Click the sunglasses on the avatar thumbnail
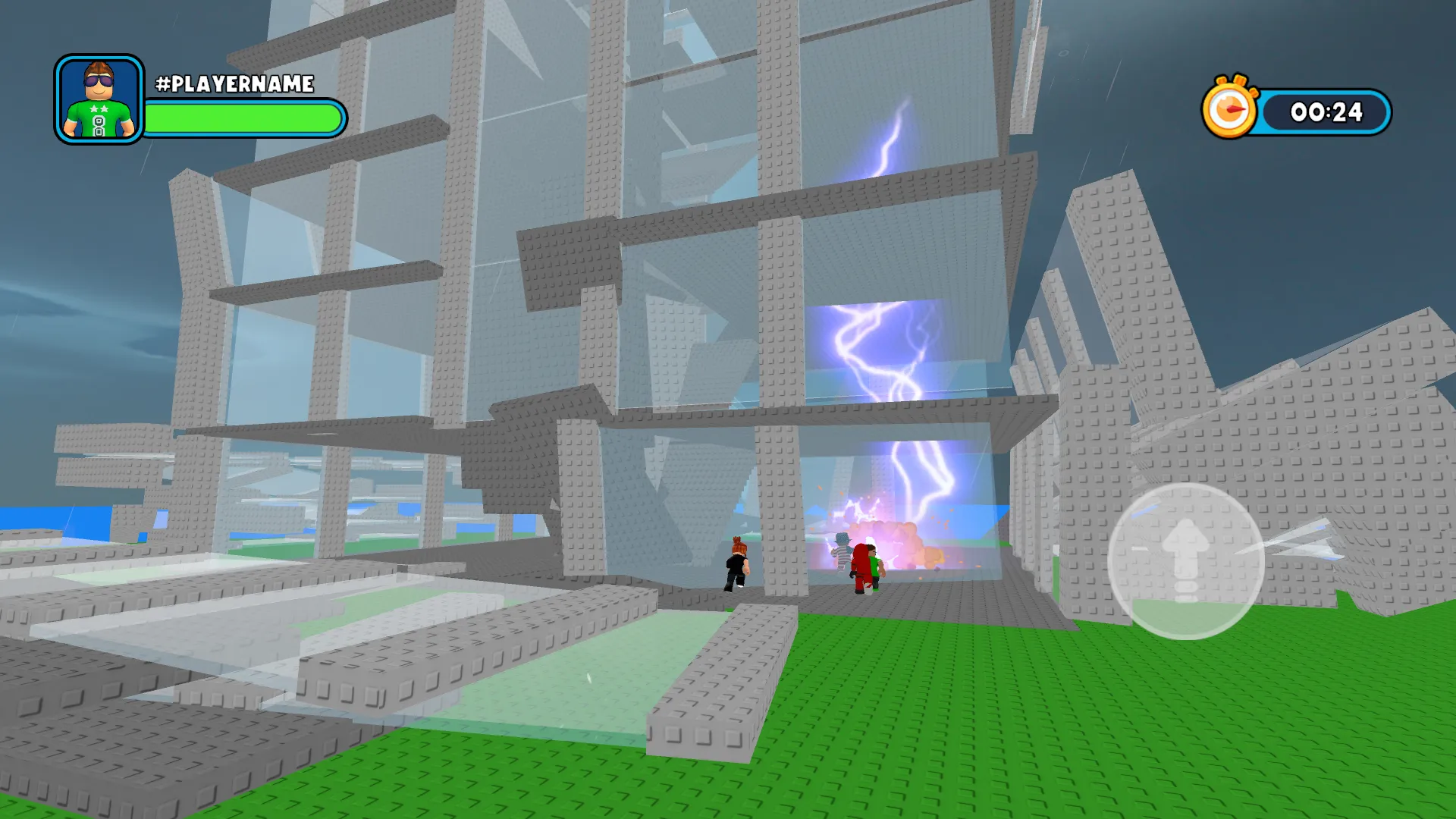Image resolution: width=1456 pixels, height=819 pixels. pos(97,80)
